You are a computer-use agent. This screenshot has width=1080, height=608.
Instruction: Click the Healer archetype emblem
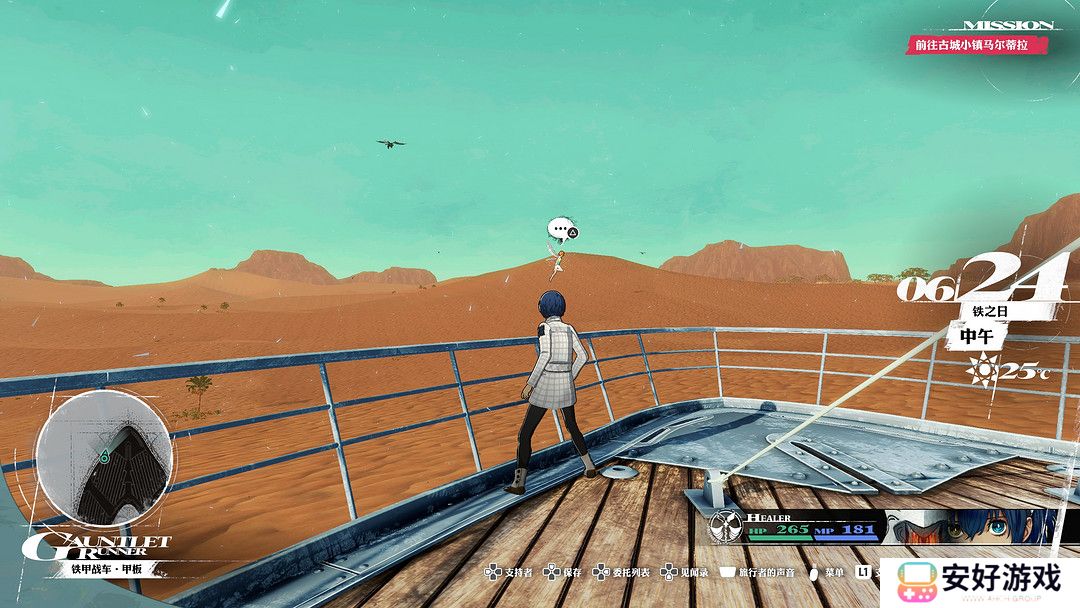(x=725, y=526)
